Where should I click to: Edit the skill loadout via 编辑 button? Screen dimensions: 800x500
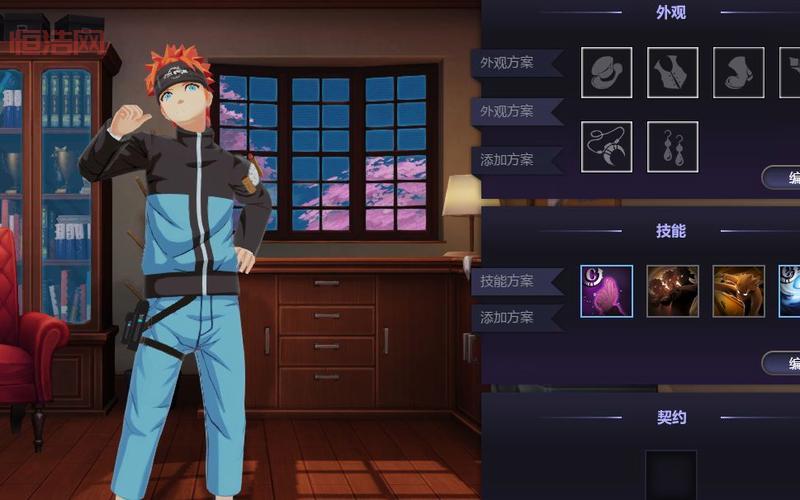(782, 363)
